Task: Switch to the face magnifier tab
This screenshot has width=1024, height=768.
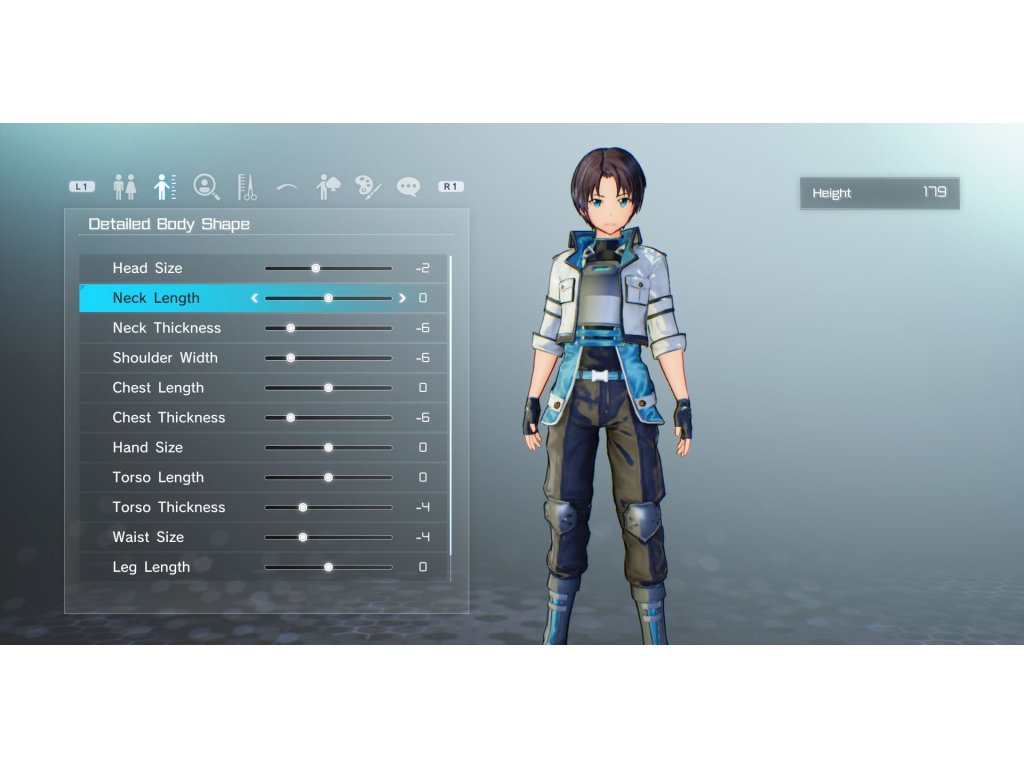Action: click(206, 186)
